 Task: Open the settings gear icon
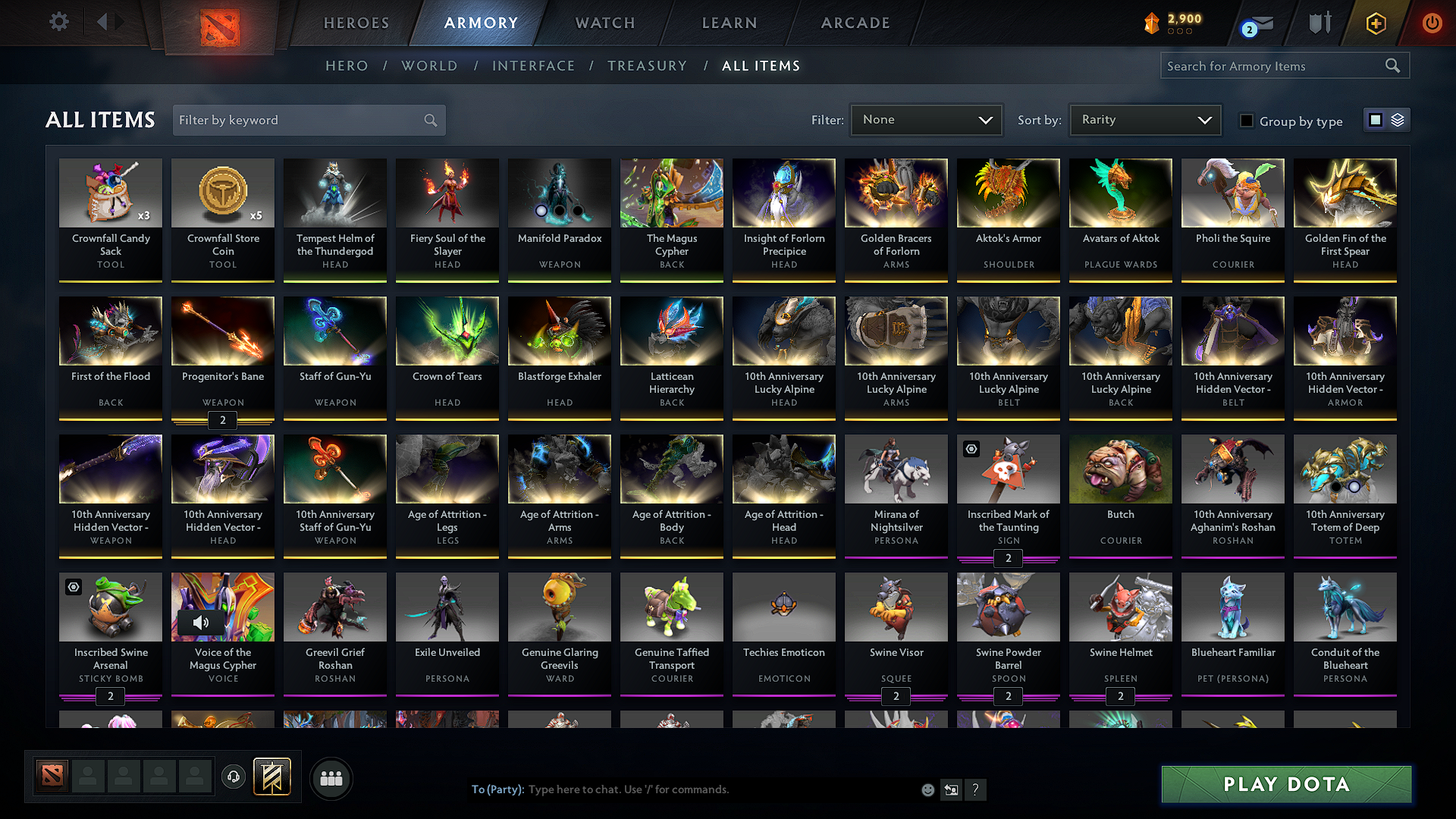point(58,22)
